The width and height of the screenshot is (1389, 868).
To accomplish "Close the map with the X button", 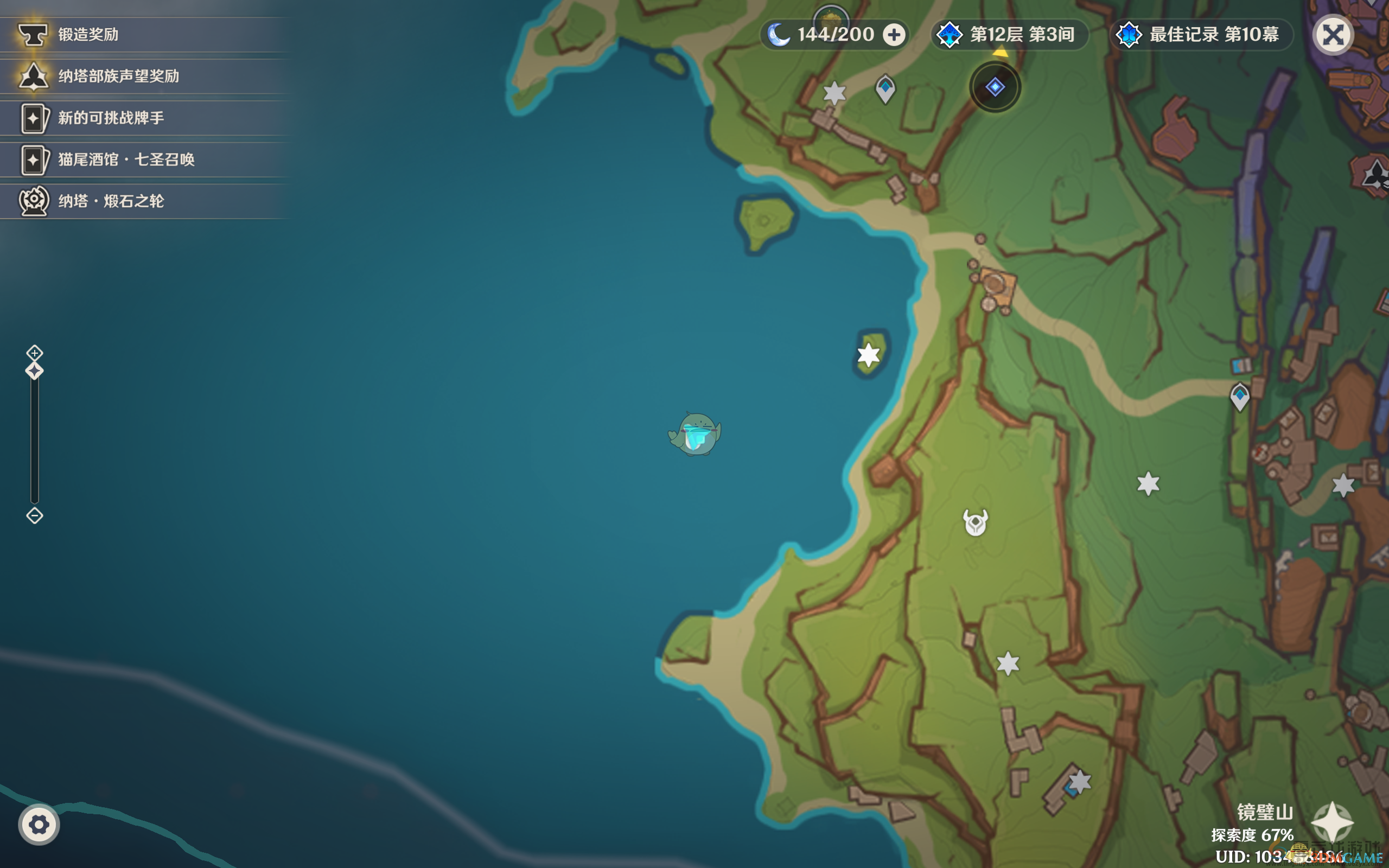I will coord(1333,35).
